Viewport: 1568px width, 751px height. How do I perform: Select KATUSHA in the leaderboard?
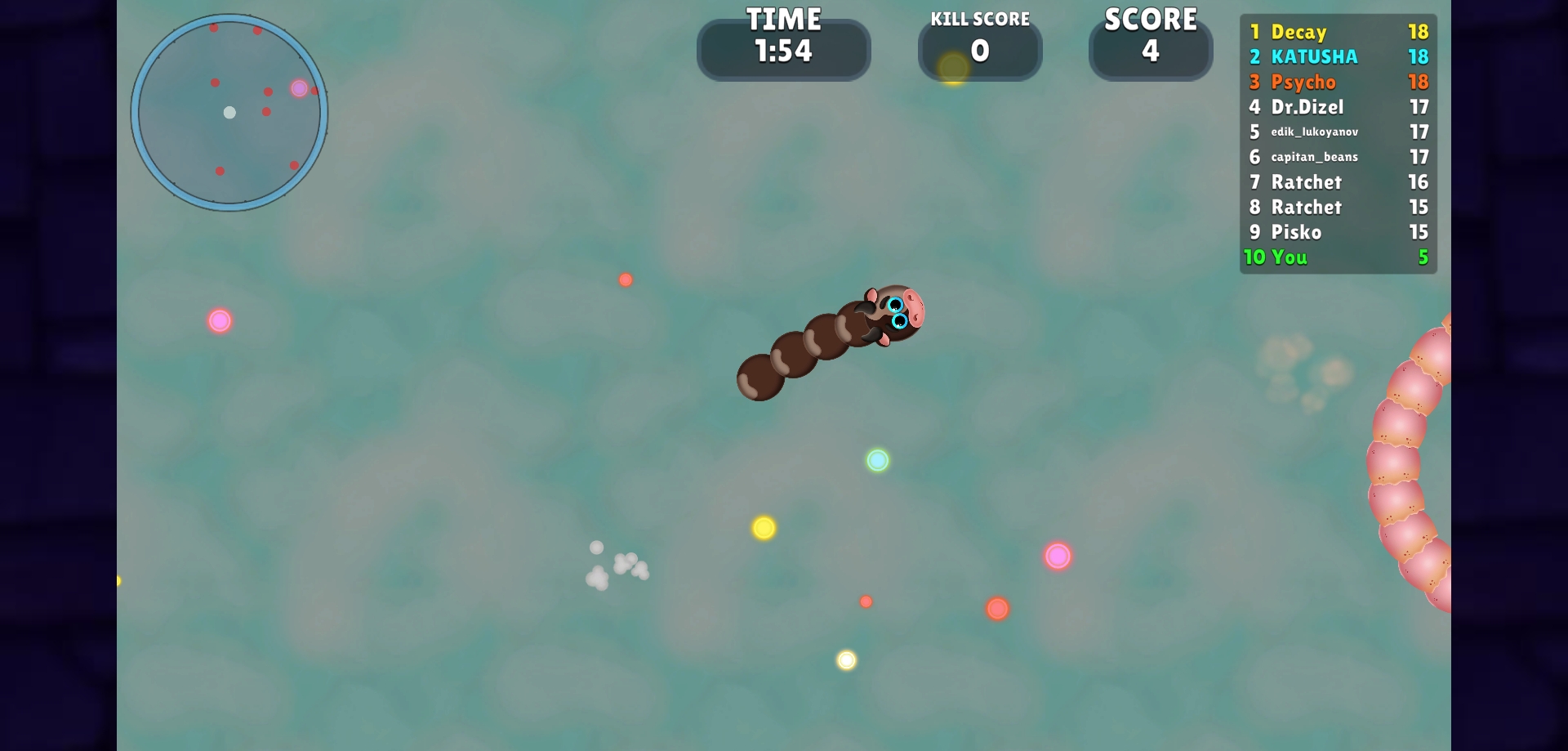coord(1338,56)
